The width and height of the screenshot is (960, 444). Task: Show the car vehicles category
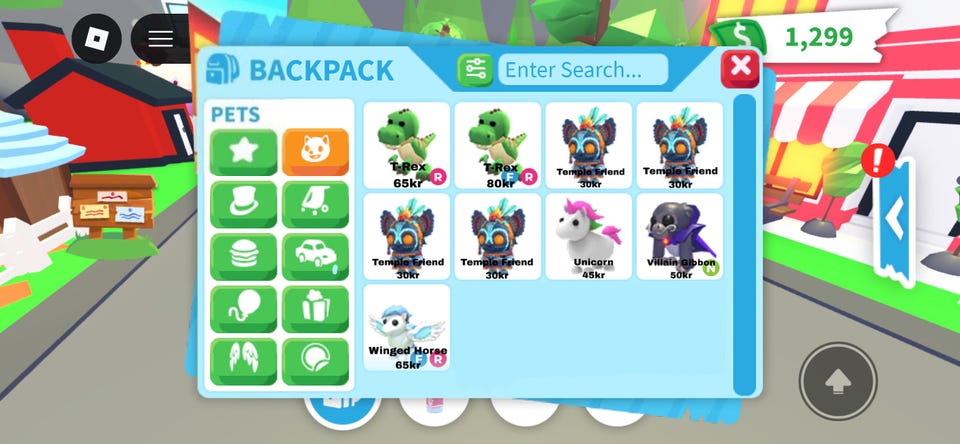click(315, 257)
